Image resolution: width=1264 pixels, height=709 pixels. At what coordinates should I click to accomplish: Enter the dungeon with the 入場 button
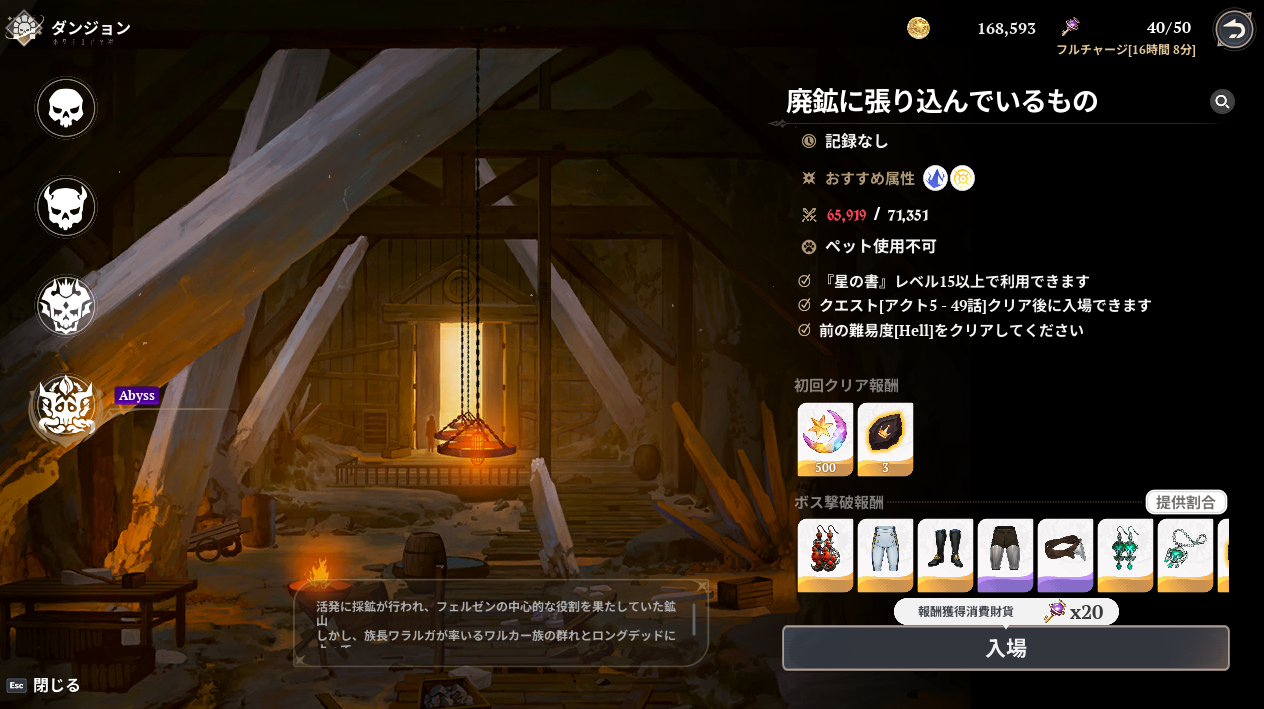click(x=1005, y=648)
